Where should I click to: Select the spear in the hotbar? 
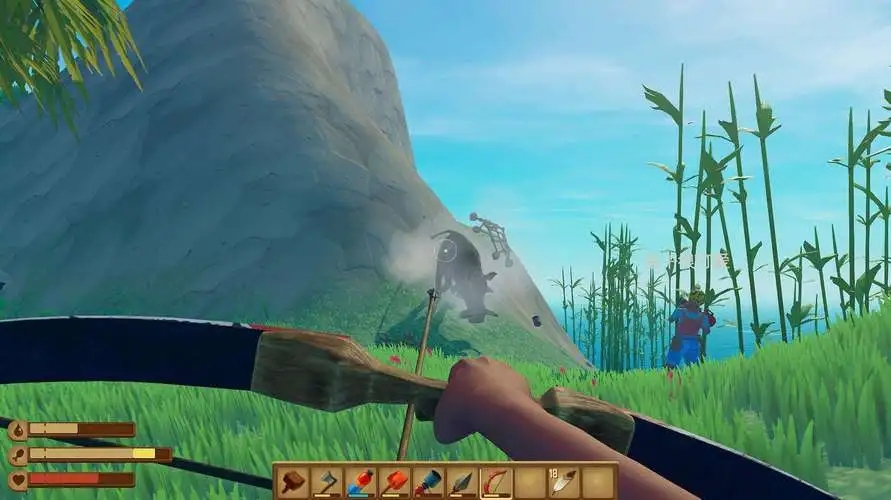pos(463,482)
